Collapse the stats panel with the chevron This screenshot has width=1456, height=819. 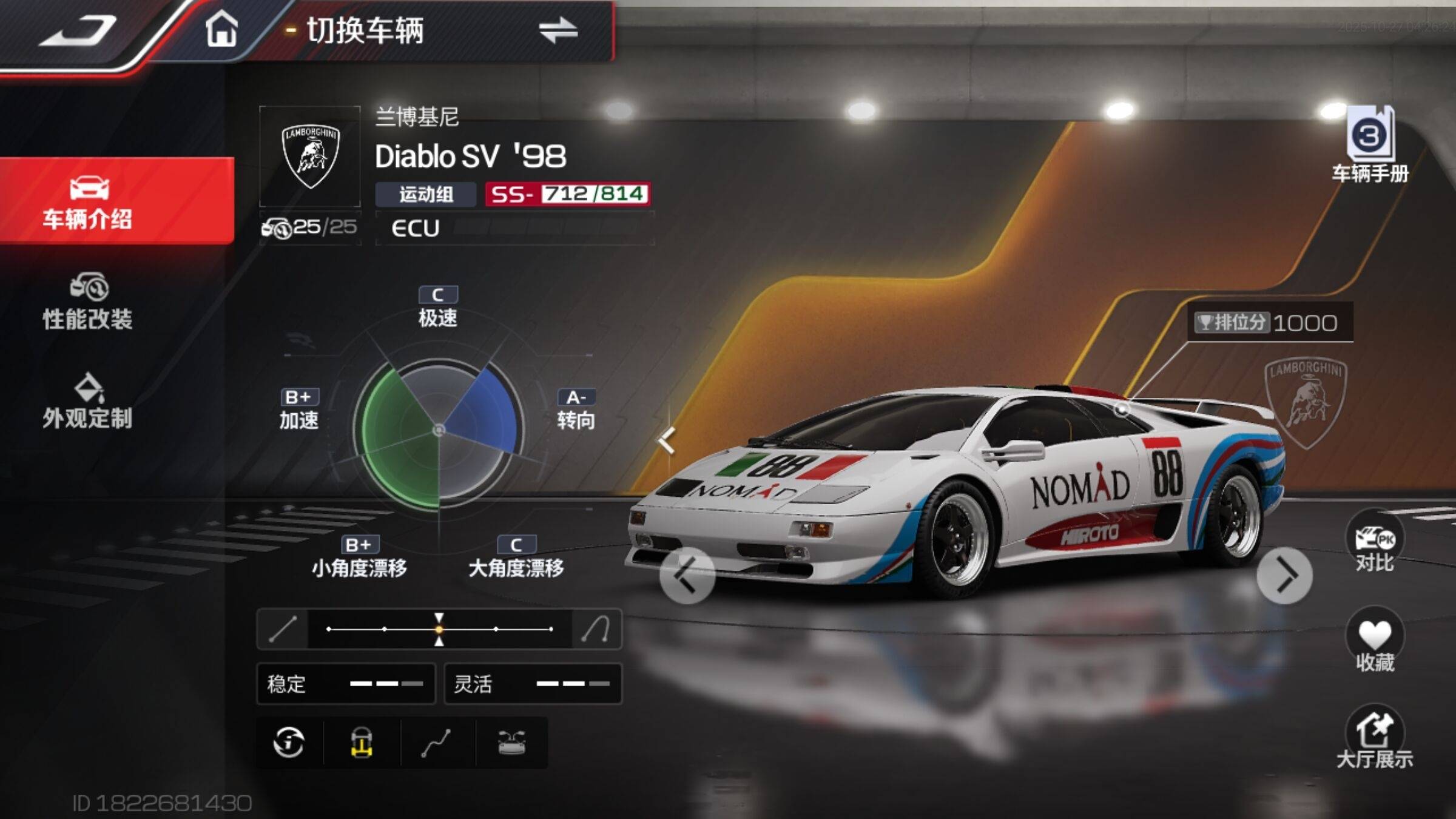point(667,440)
